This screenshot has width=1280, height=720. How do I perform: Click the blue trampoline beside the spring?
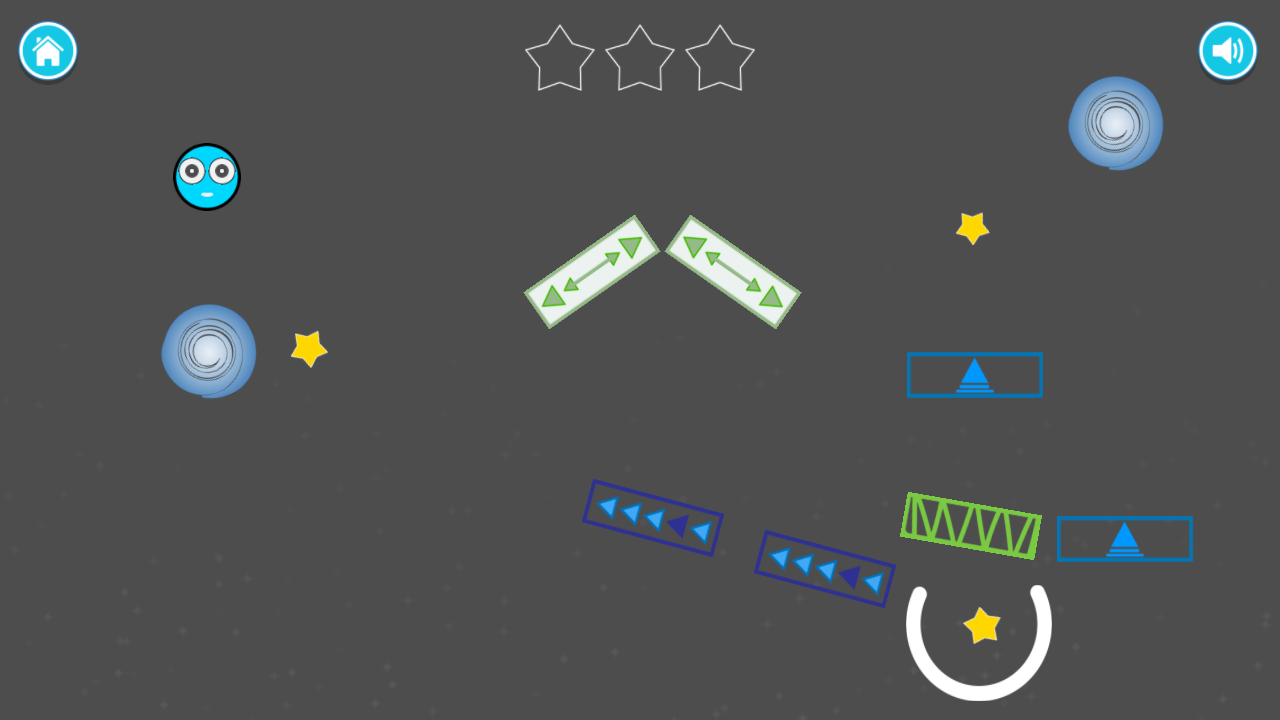[x=1125, y=538]
